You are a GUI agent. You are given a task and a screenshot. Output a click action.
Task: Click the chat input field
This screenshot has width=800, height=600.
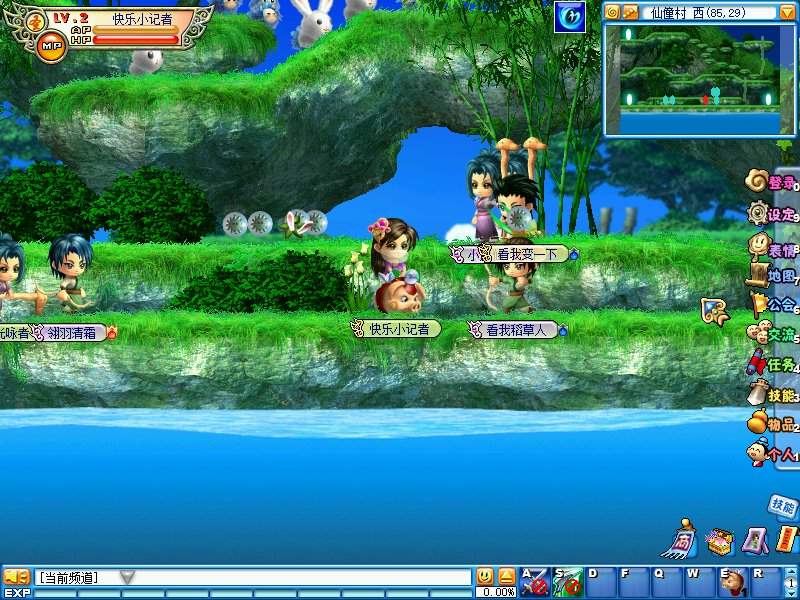(300, 577)
